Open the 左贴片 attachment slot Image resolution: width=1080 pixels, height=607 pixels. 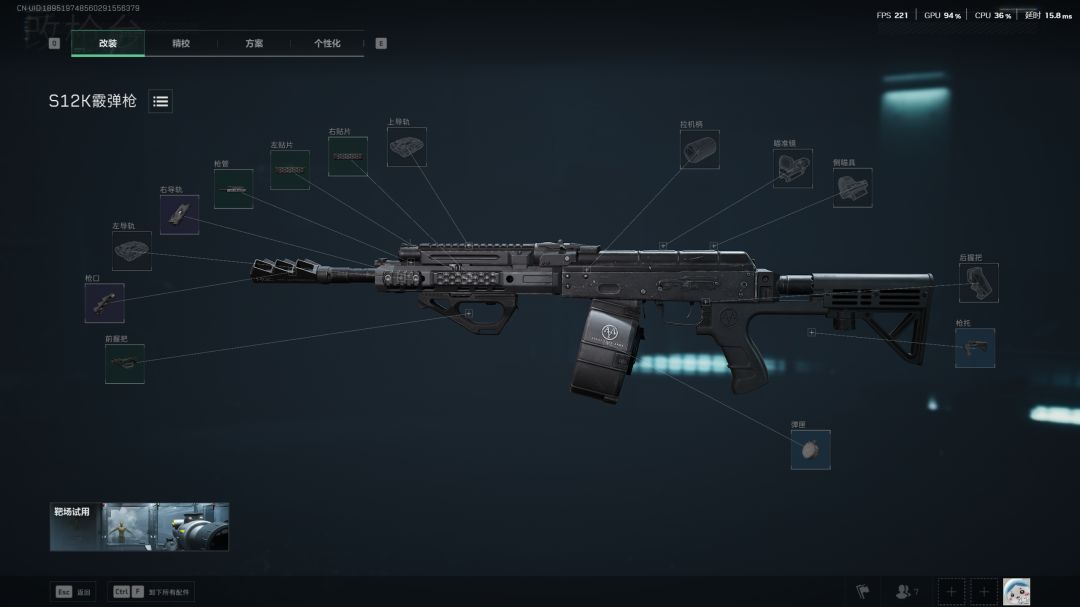290,170
